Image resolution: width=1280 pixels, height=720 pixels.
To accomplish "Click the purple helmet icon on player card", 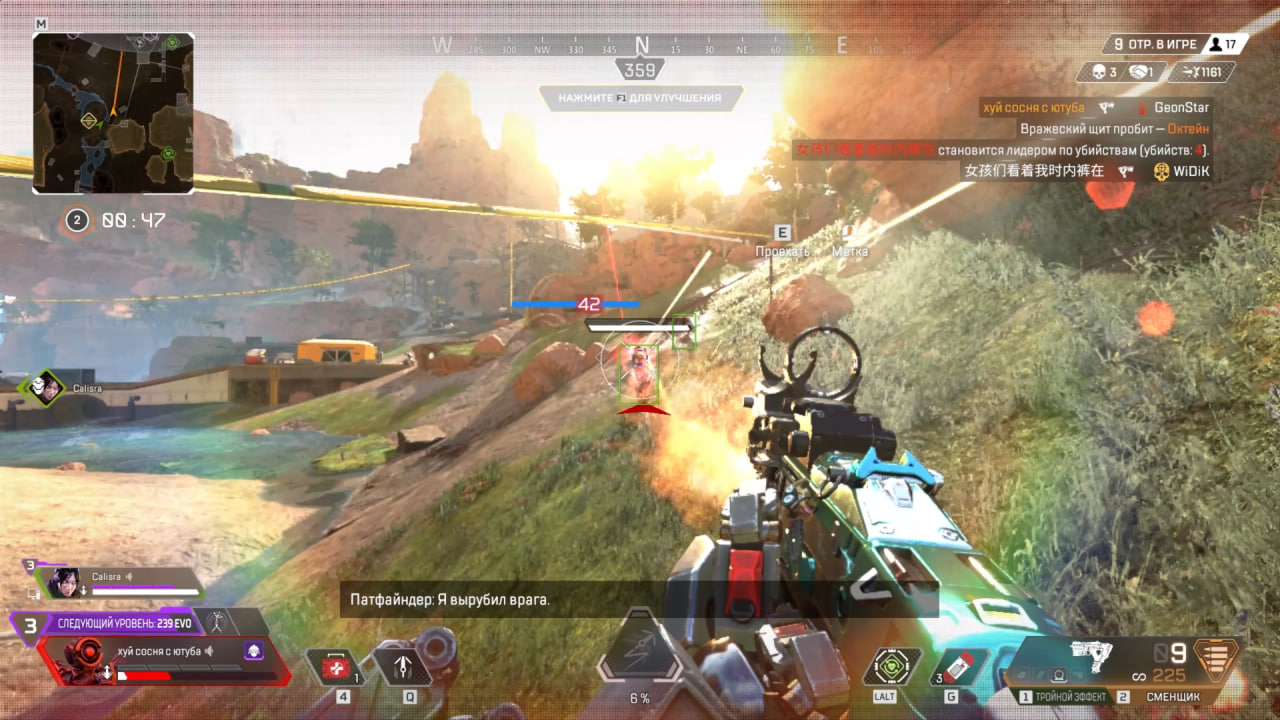I will (254, 651).
